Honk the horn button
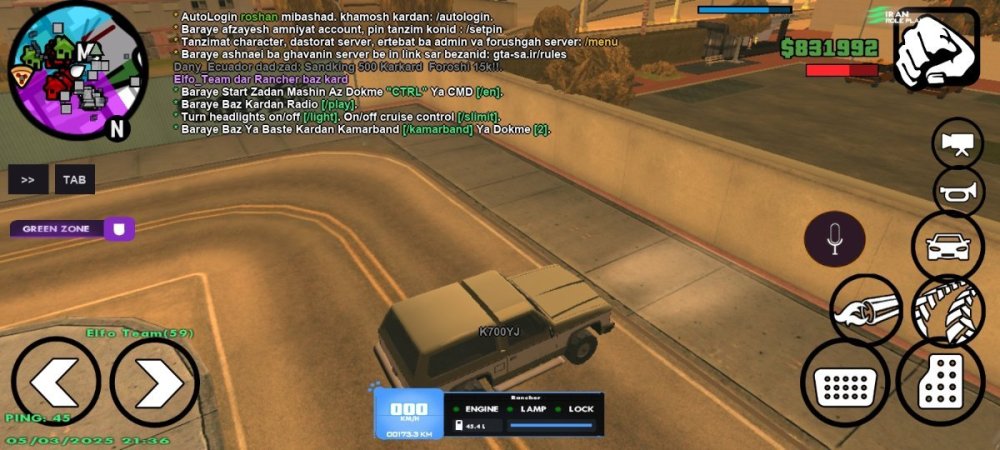This screenshot has height=450, width=1000. (958, 192)
